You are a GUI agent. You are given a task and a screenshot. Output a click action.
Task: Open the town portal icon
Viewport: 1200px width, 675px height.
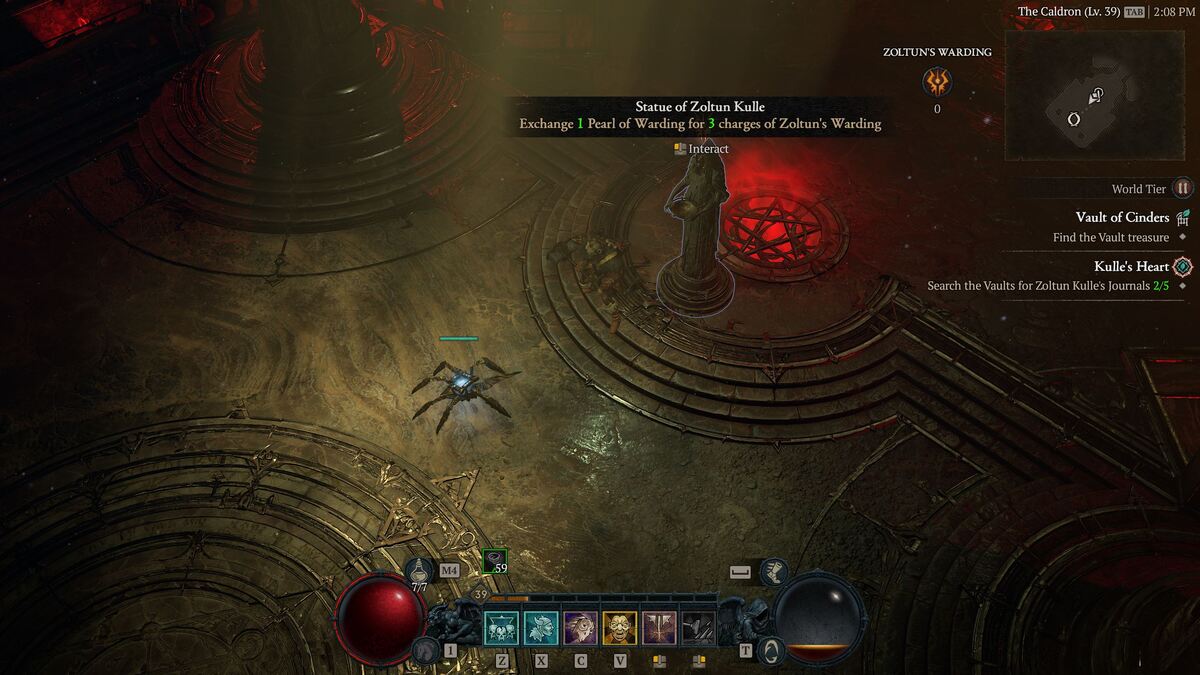(770, 651)
